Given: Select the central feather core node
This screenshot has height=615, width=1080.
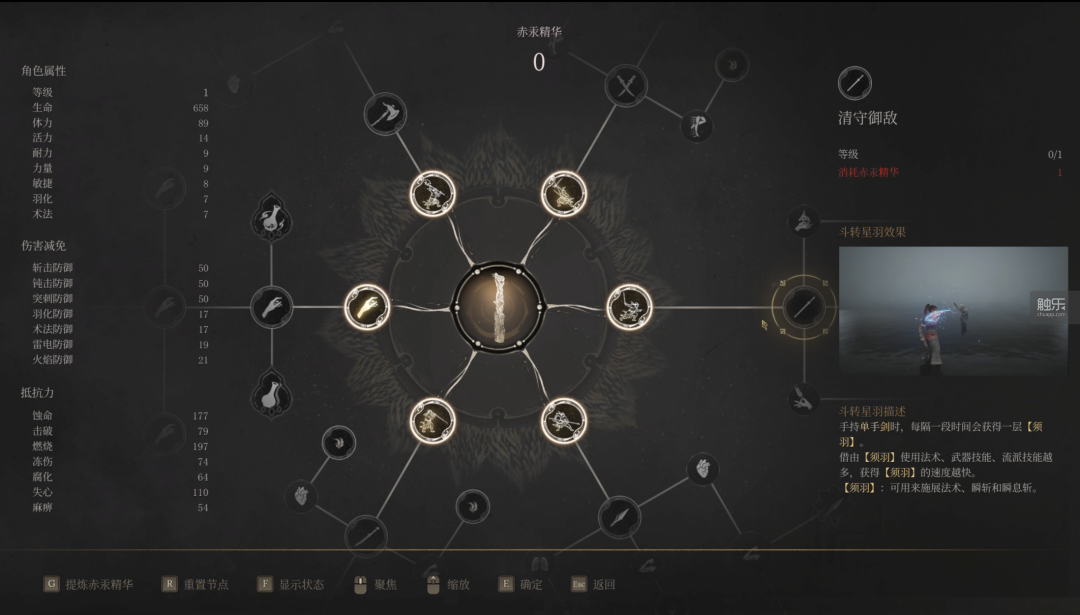Looking at the screenshot, I should tap(498, 307).
